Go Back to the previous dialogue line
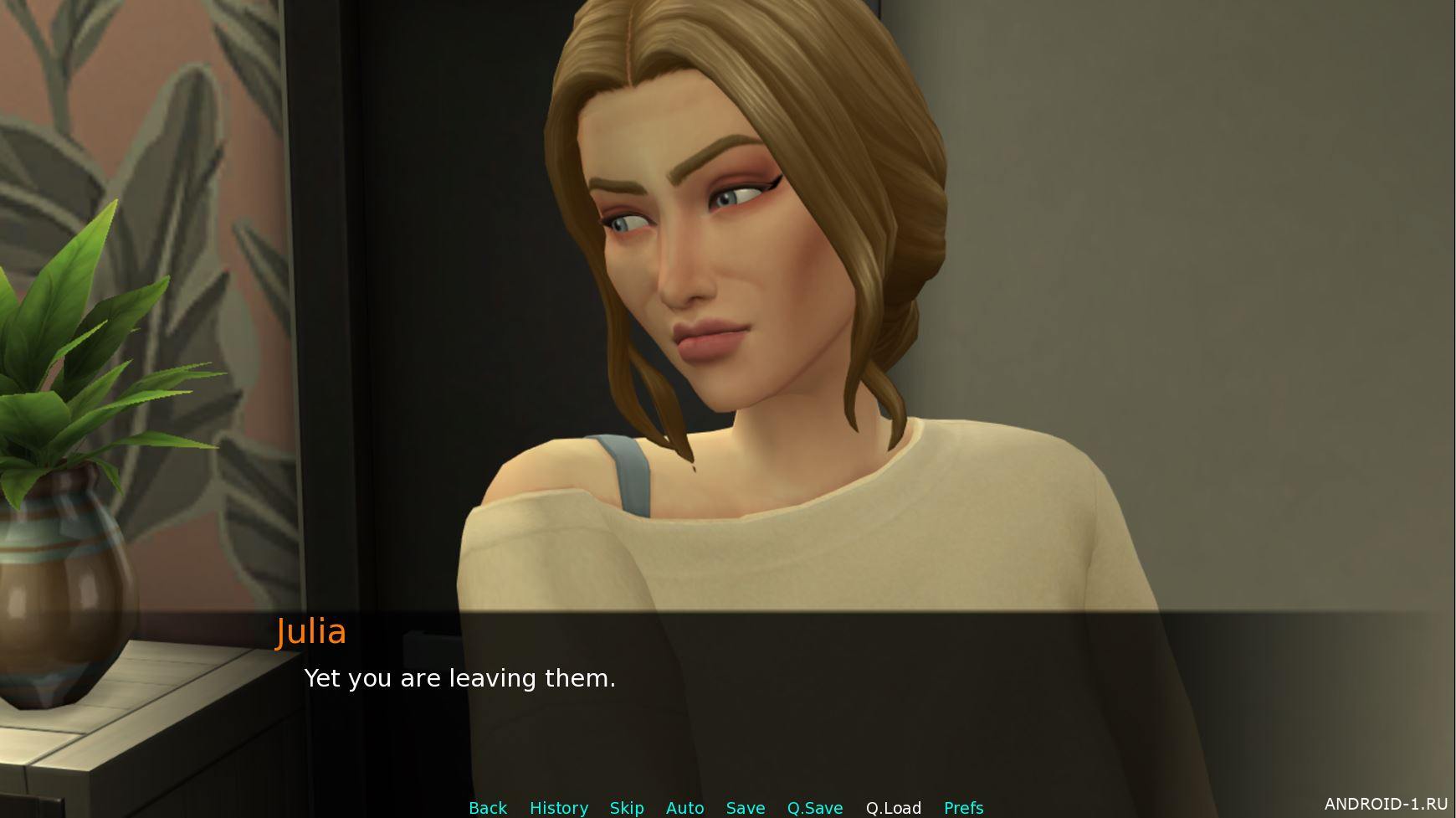The height and width of the screenshot is (818, 1456). 488,808
